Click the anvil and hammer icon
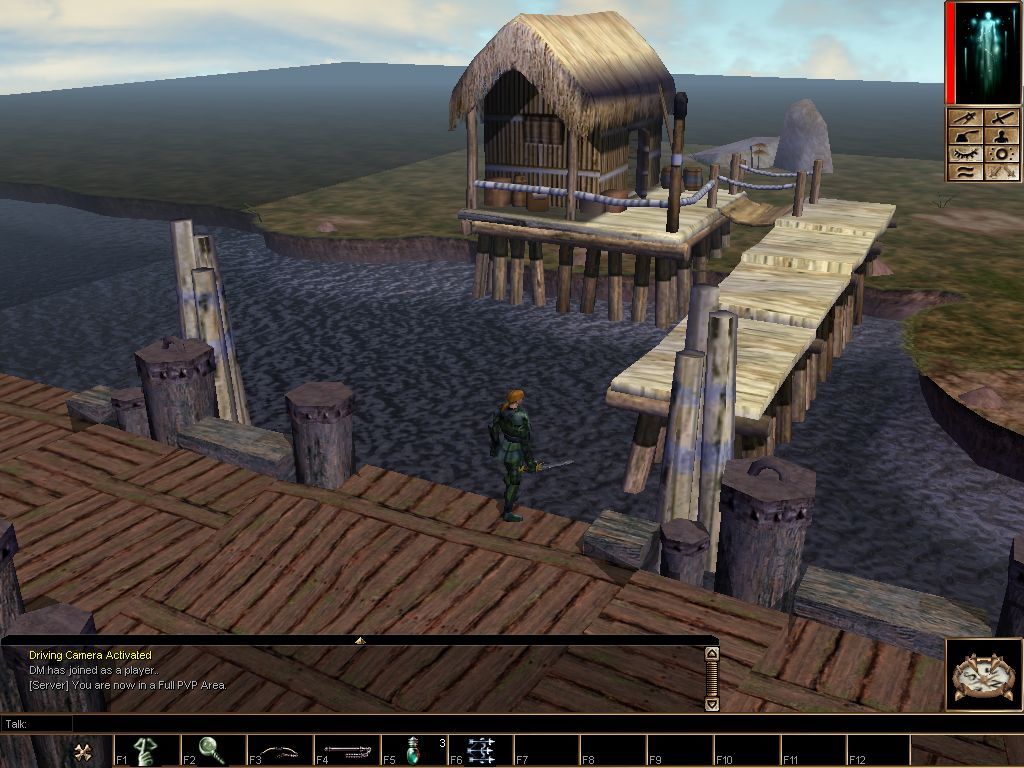 pyautogui.click(x=965, y=137)
